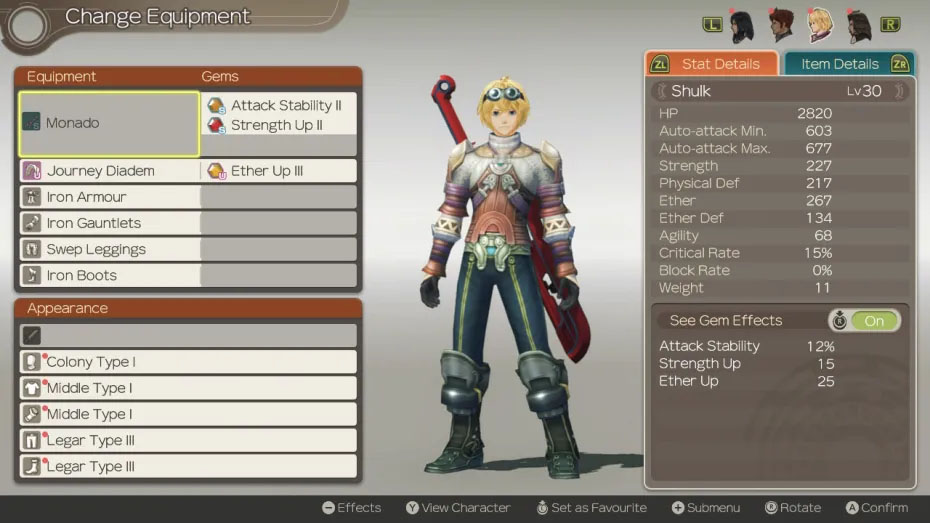Select the black-haired character portrait

[742, 26]
